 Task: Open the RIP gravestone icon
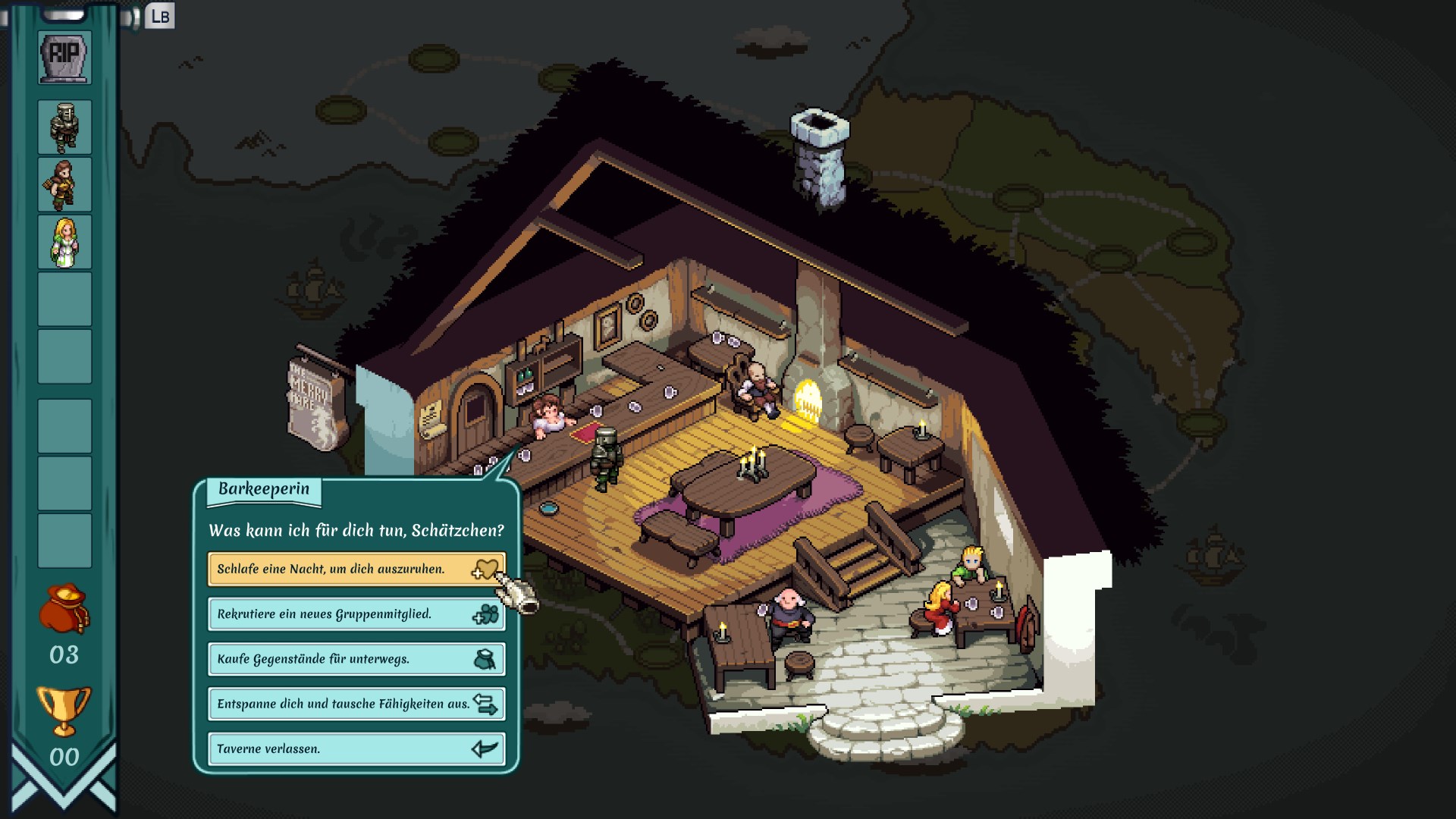pos(64,57)
